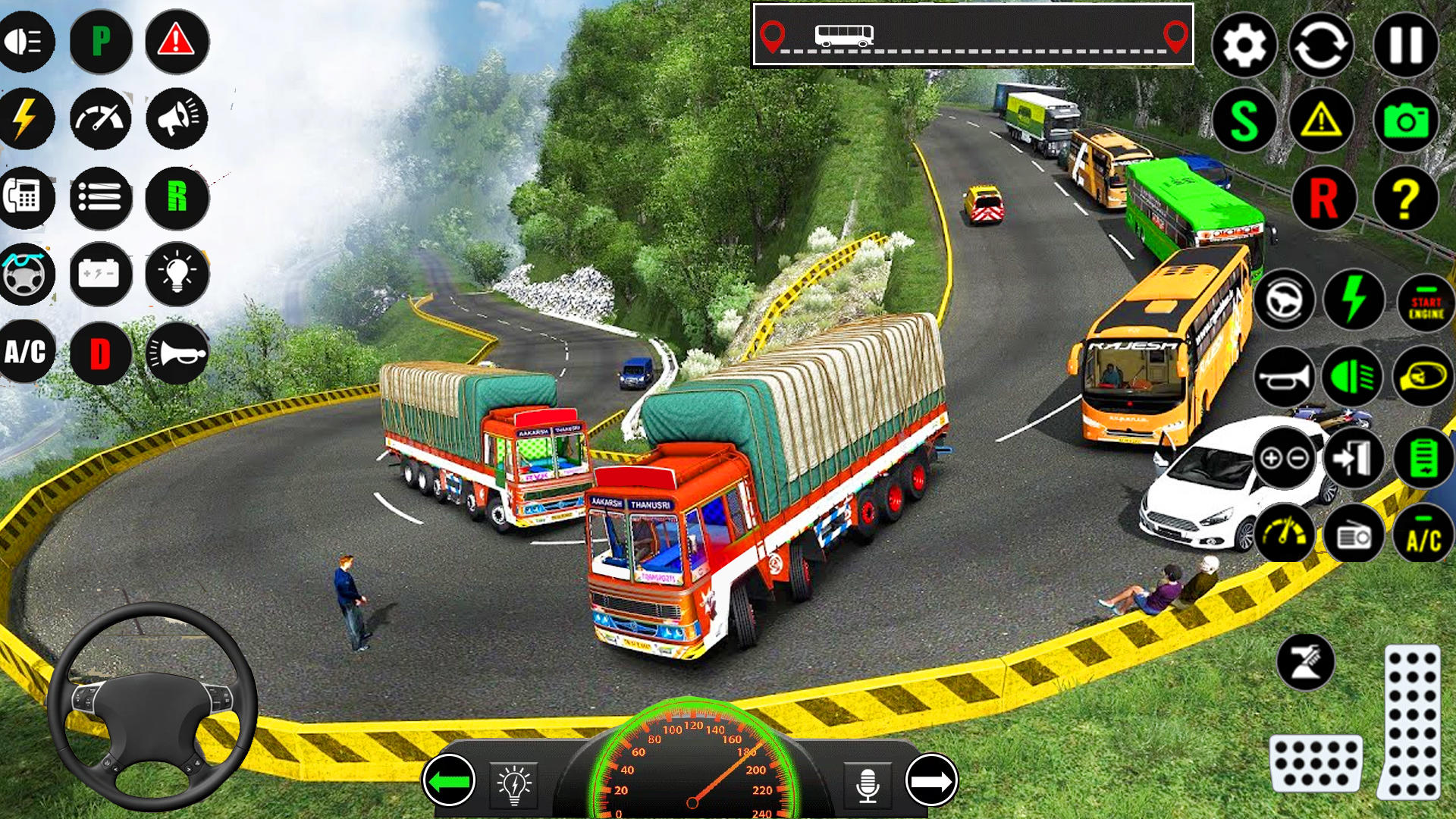Open the gear settings menu
The image size is (1456, 819).
1244,45
